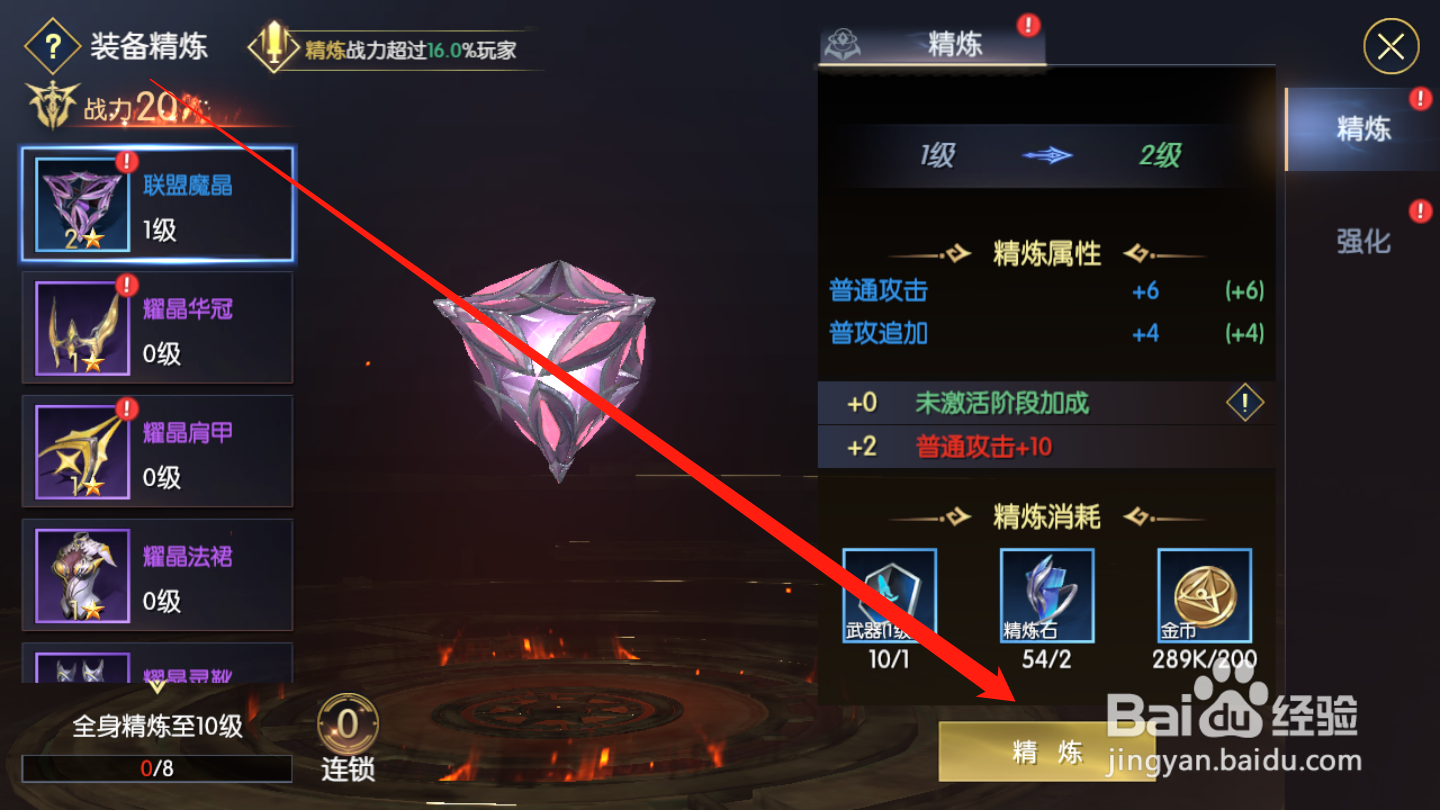Screen dimensions: 1440x810
Task: Select the 耀晶法裙 robe icon
Action: 80,575
